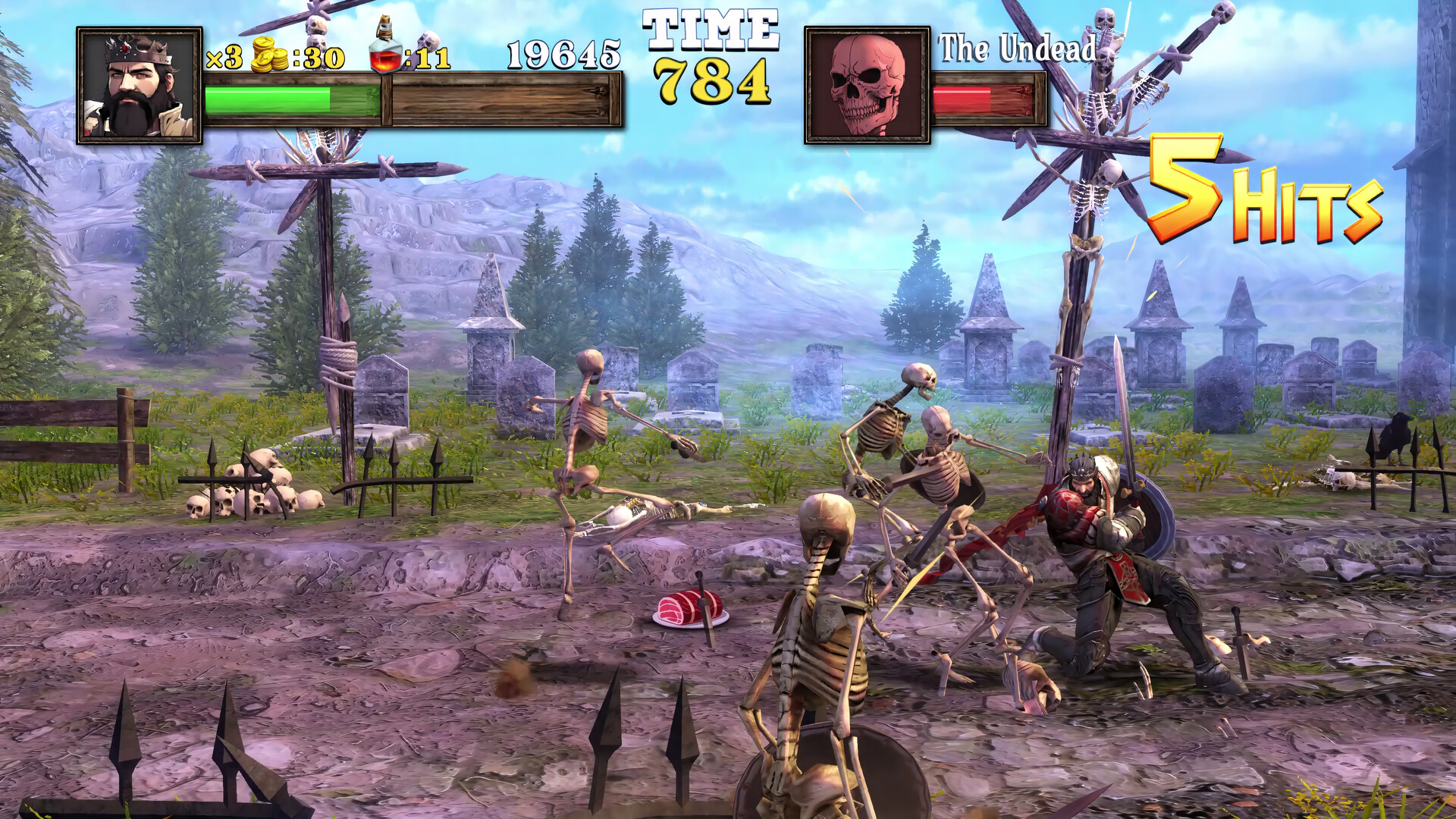
Task: Select the gold coins stack icon
Action: coord(269,55)
